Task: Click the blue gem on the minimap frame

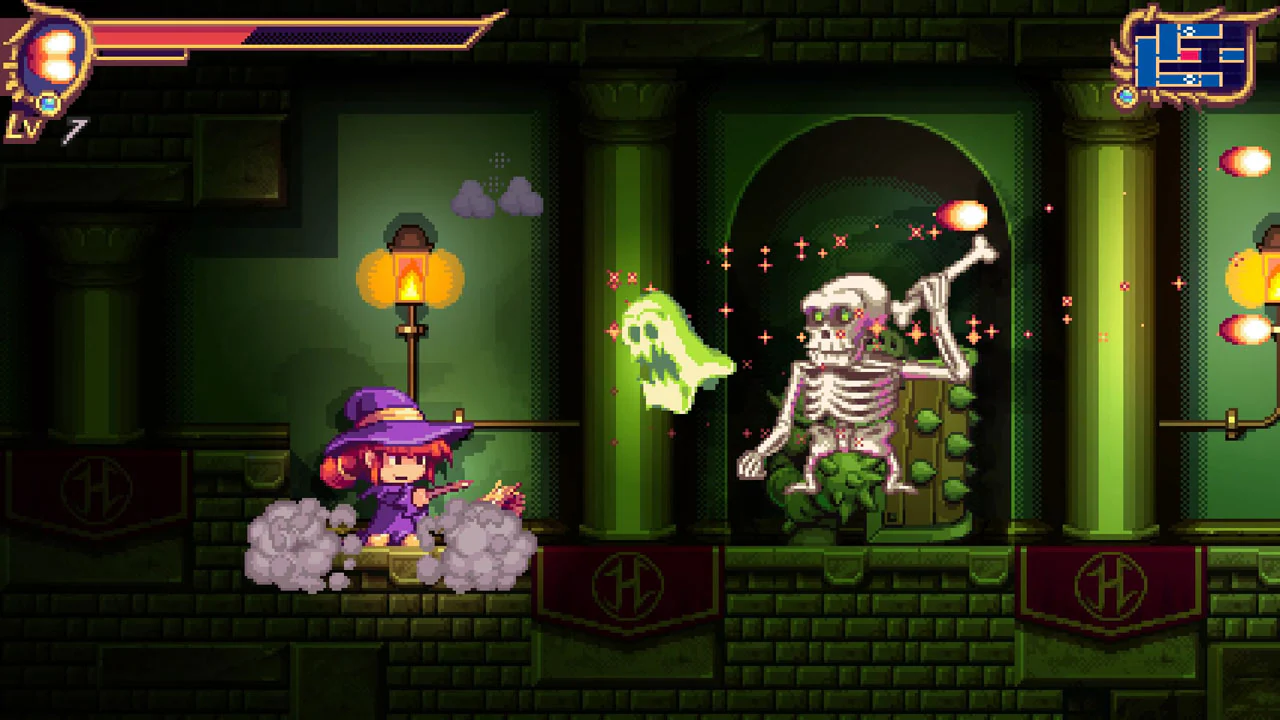Action: pos(1126,94)
